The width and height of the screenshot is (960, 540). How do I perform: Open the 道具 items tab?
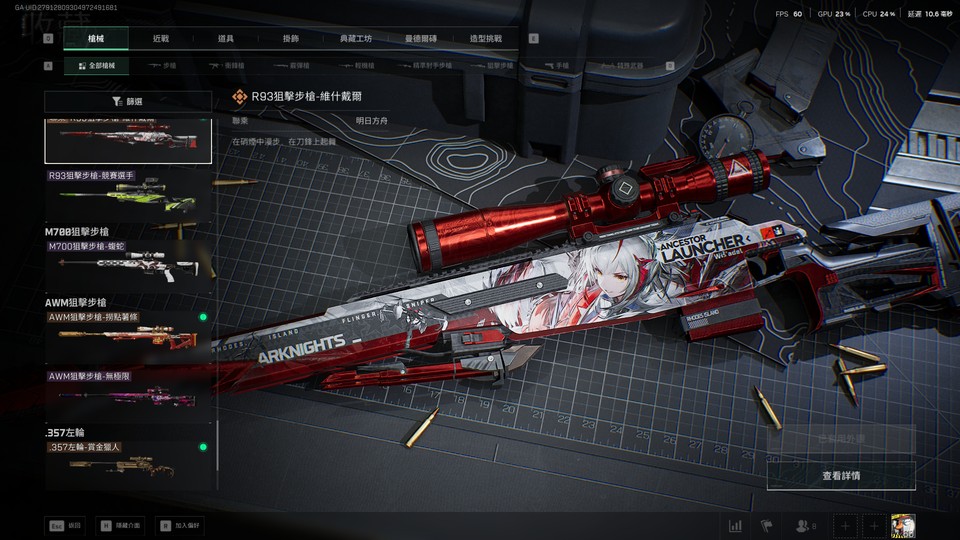(226, 39)
